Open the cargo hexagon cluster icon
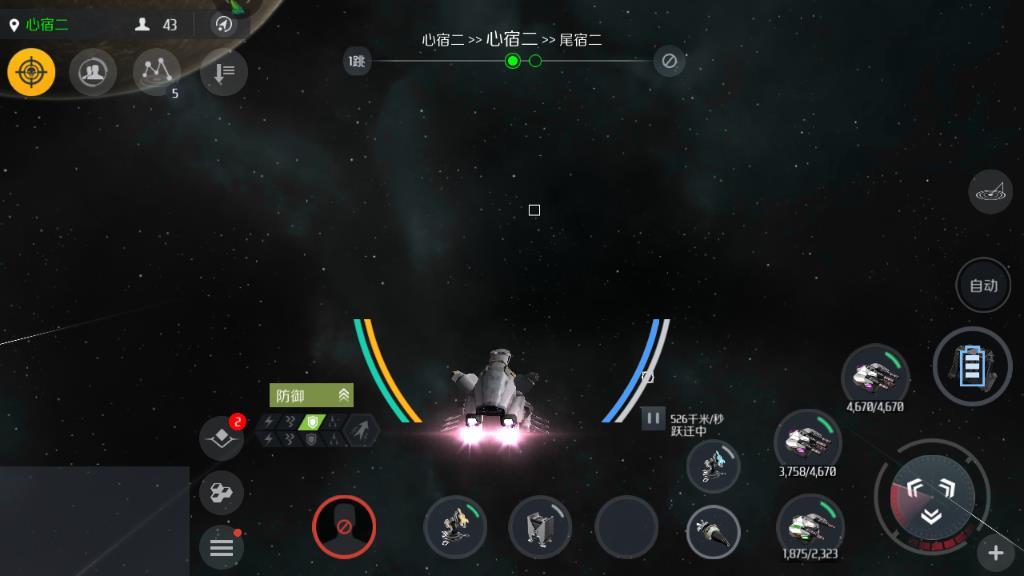The image size is (1024, 576). [x=221, y=492]
